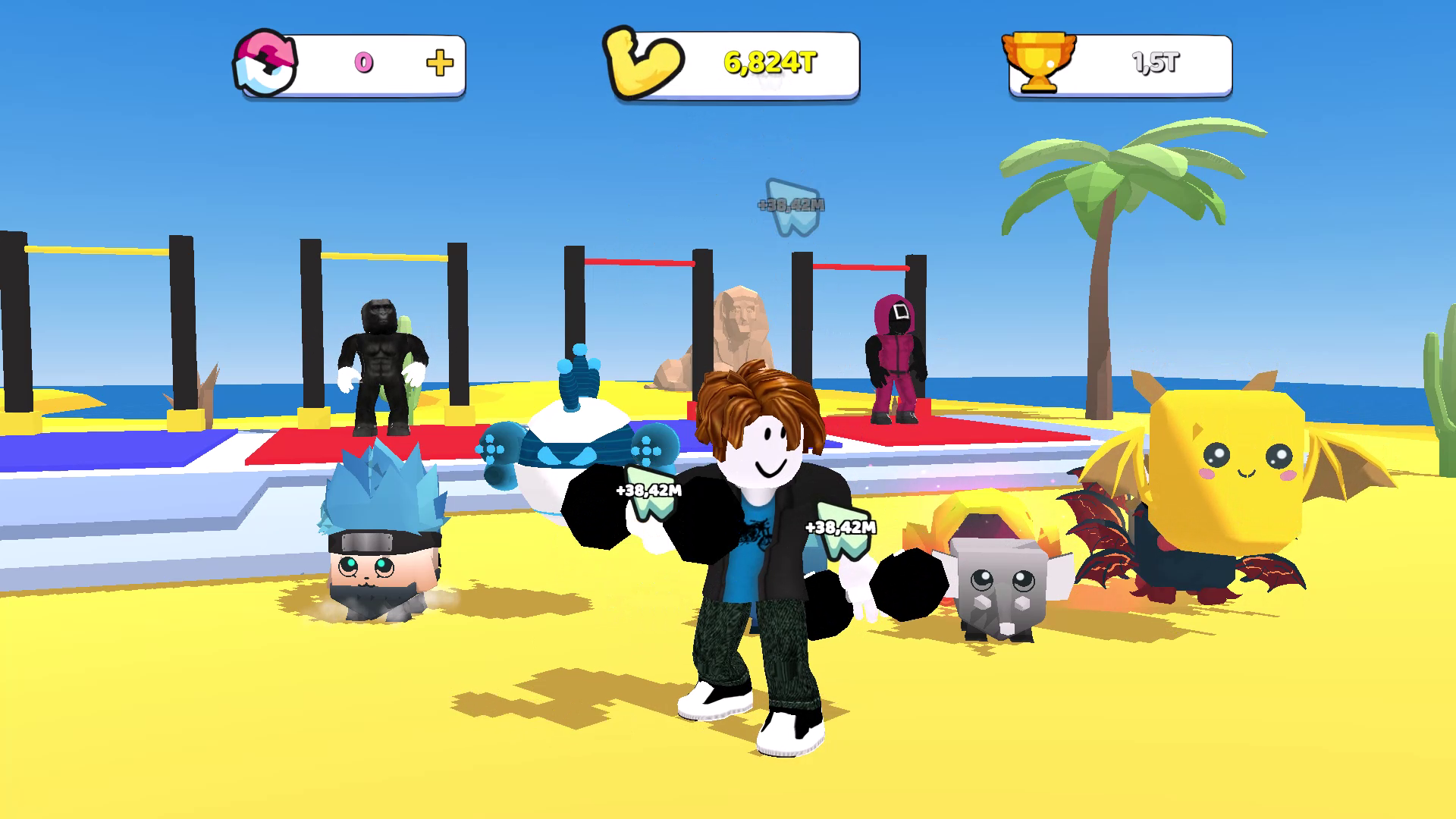This screenshot has height=819, width=1456.
Task: Click the 6,824T strength counter
Action: click(768, 64)
